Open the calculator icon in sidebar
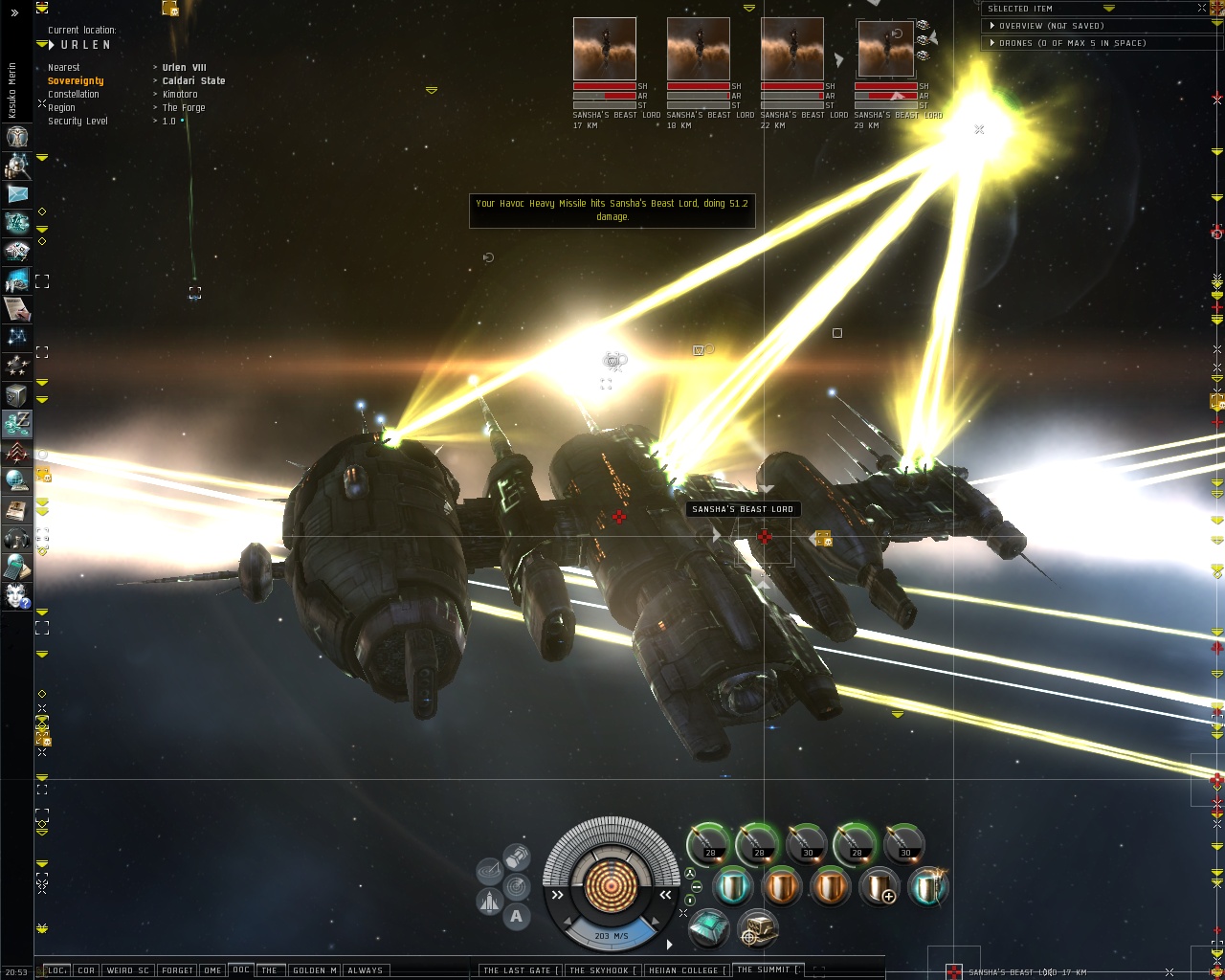This screenshot has height=980, width=1225. pyautogui.click(x=17, y=567)
